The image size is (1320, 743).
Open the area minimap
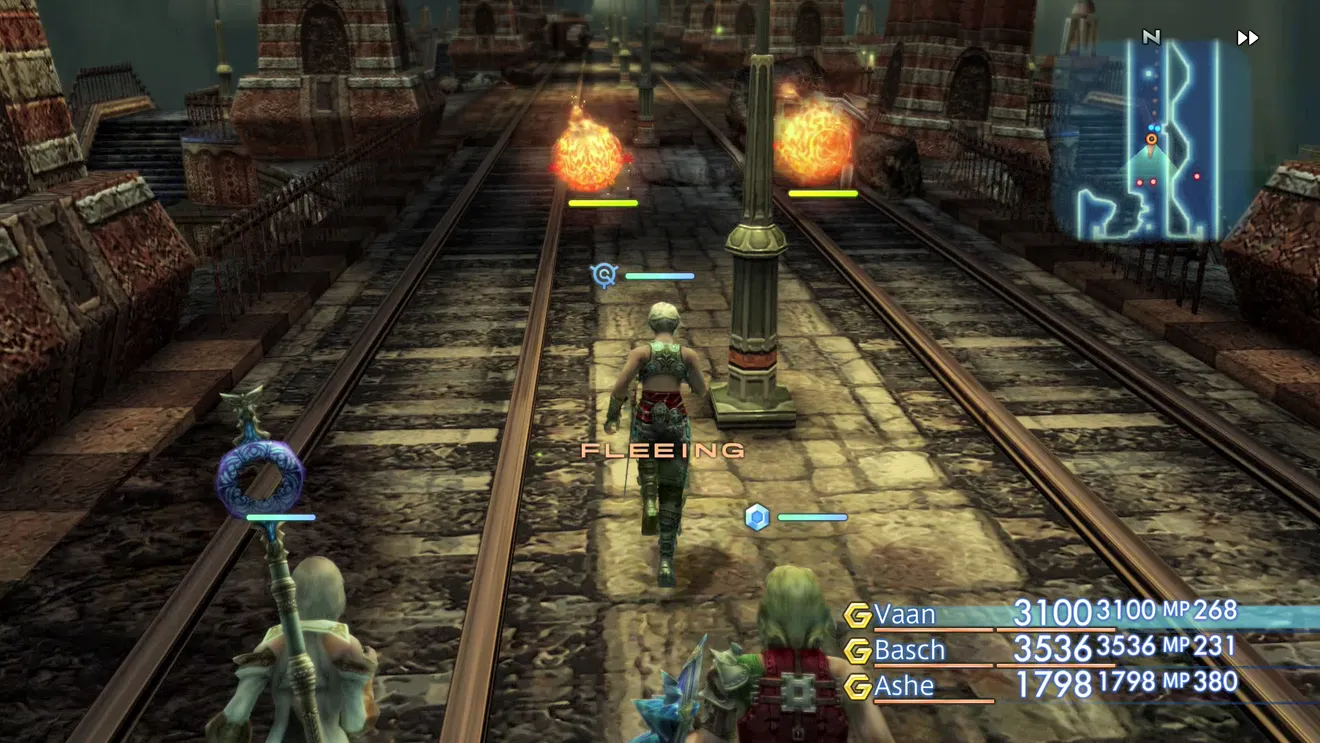pos(1150,140)
